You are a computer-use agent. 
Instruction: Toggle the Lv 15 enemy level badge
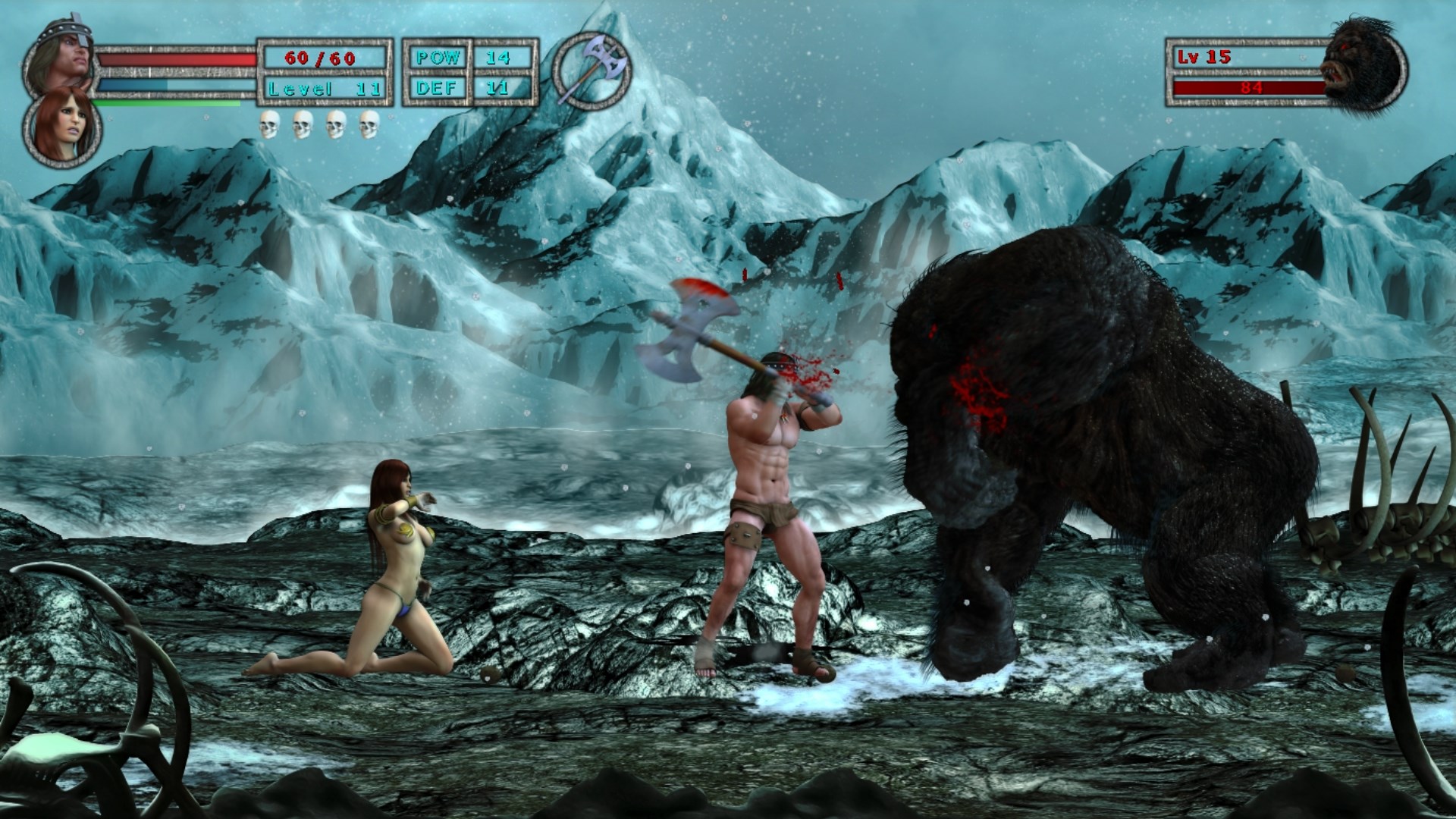pos(1206,57)
